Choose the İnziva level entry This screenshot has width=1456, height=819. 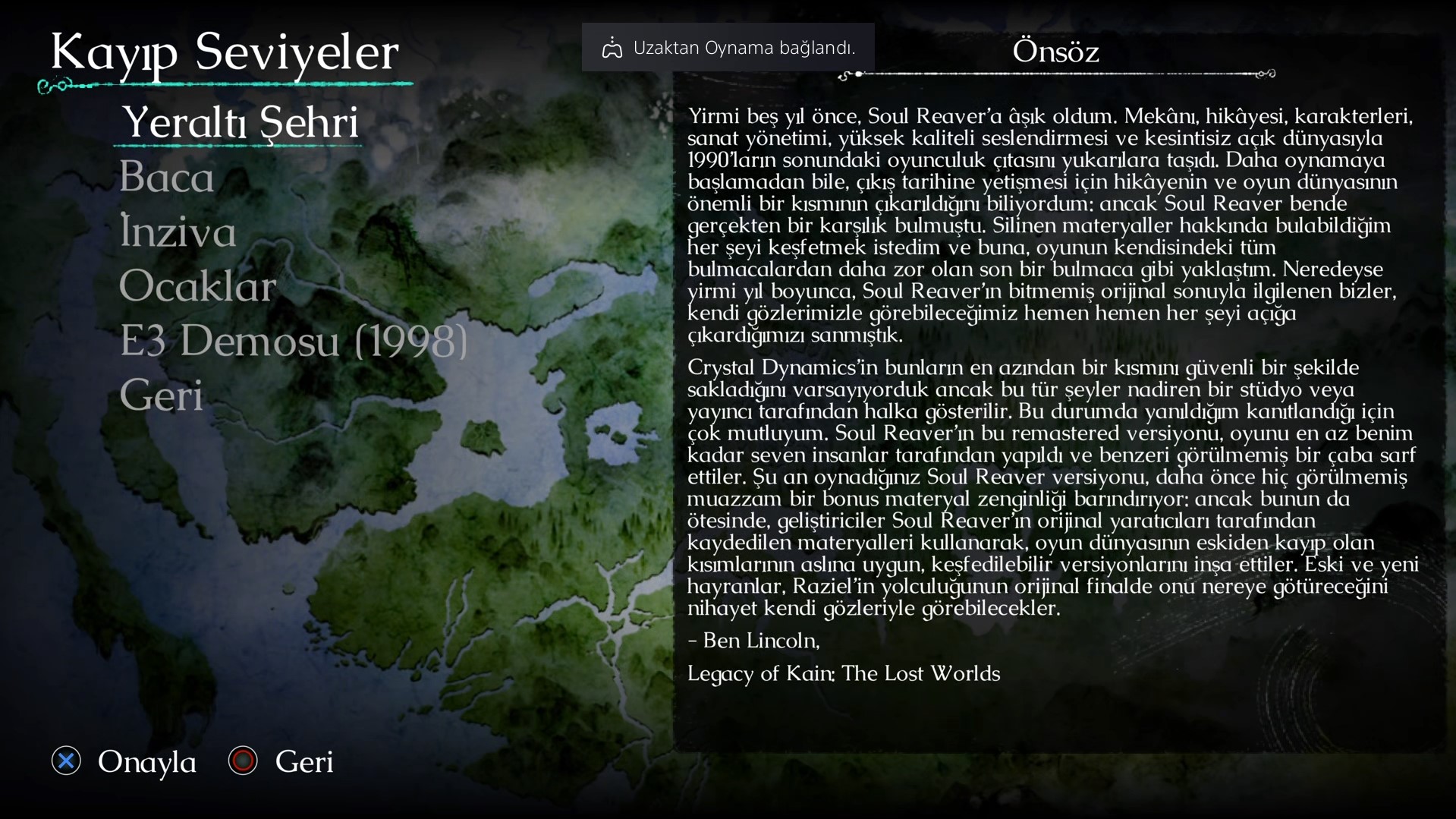click(178, 232)
